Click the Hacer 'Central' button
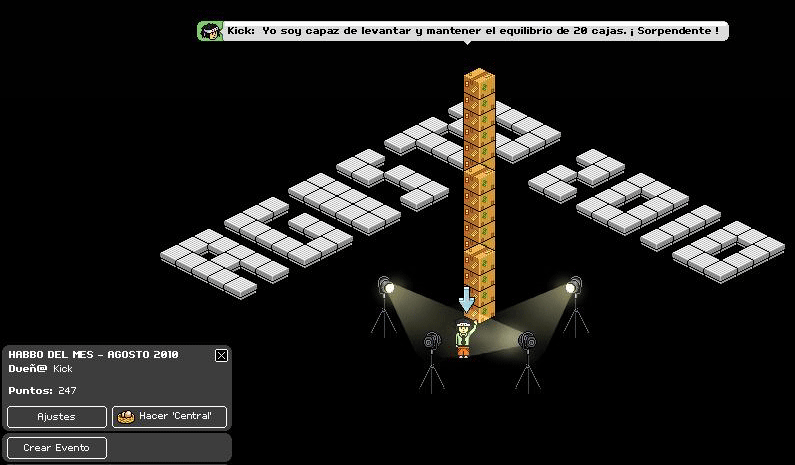 [x=170, y=416]
